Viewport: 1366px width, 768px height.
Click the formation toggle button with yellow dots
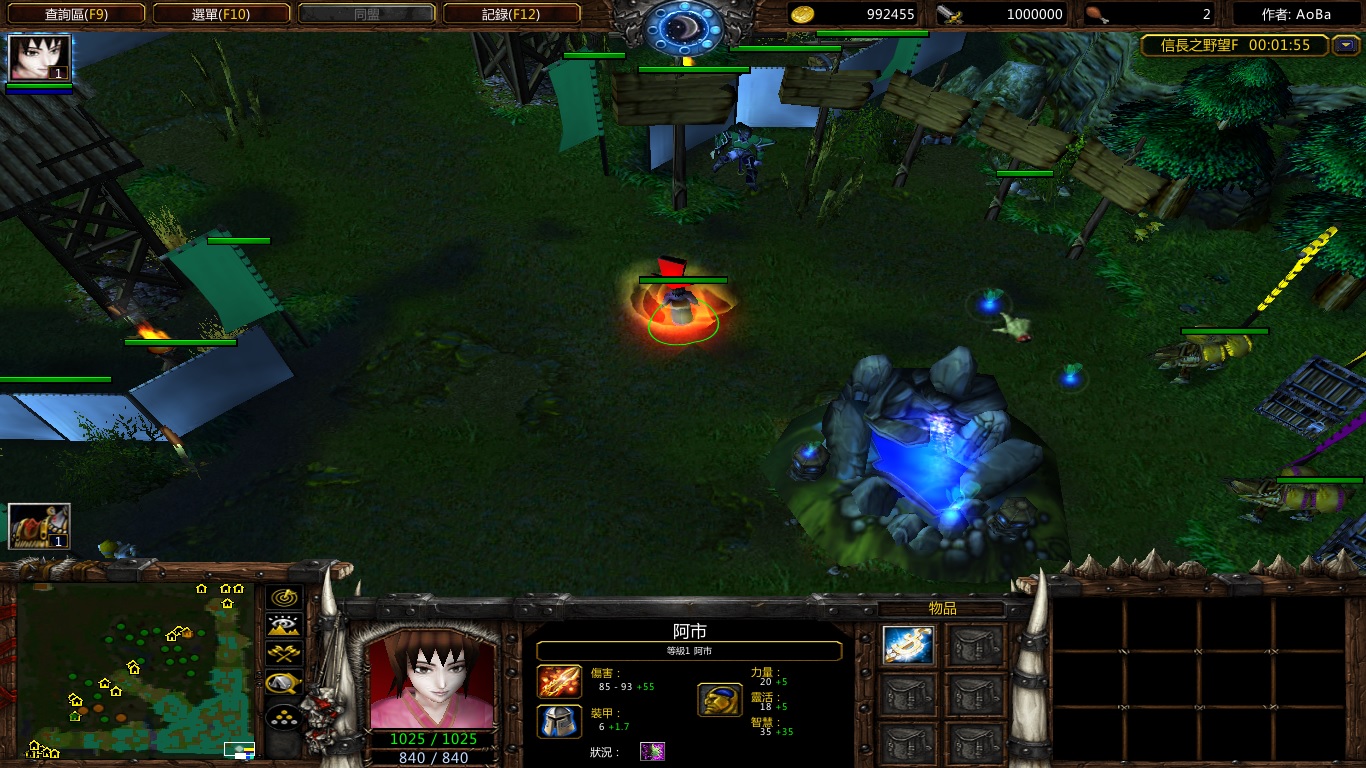(x=284, y=716)
